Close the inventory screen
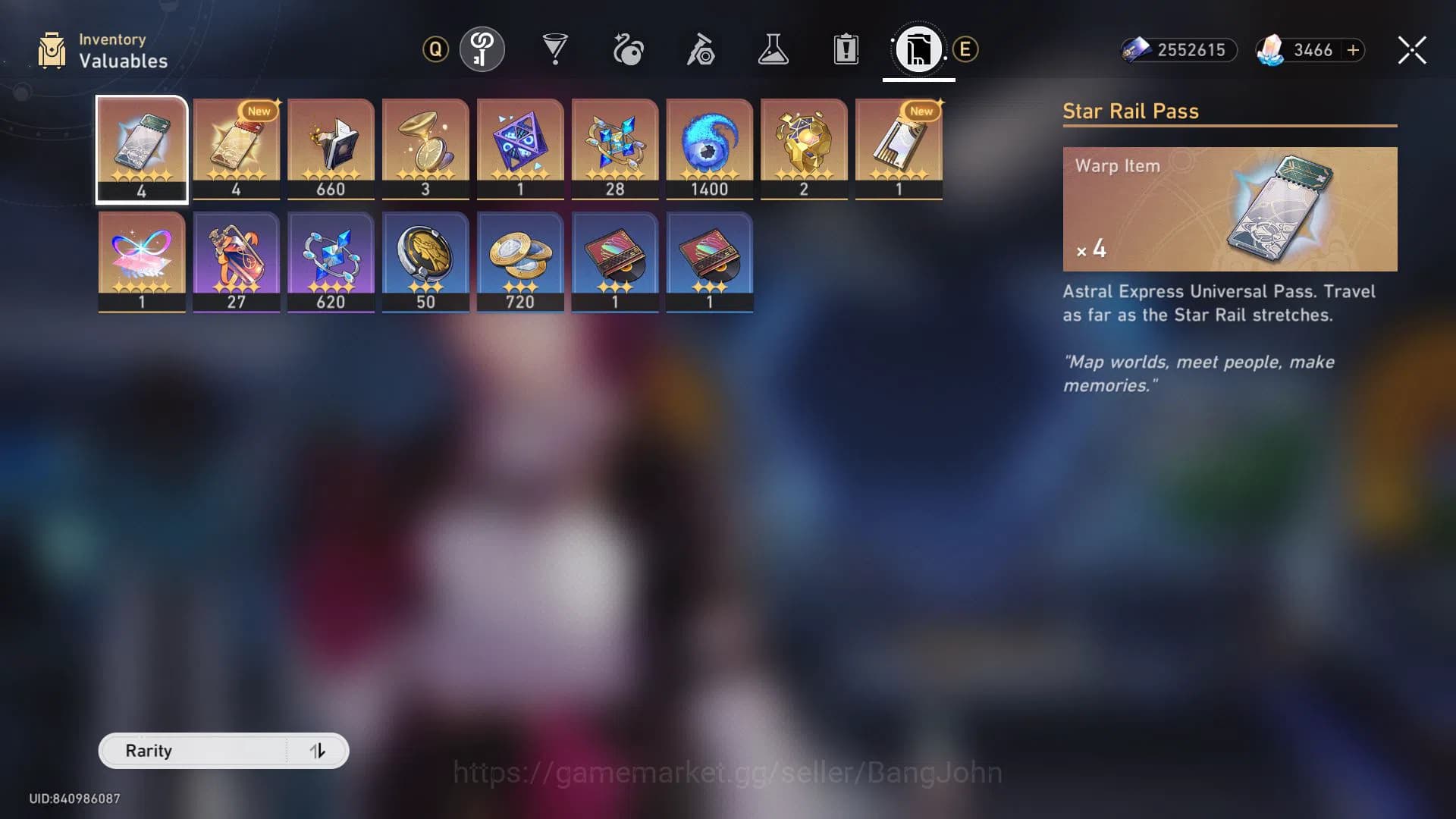The width and height of the screenshot is (1456, 819). 1411,50
